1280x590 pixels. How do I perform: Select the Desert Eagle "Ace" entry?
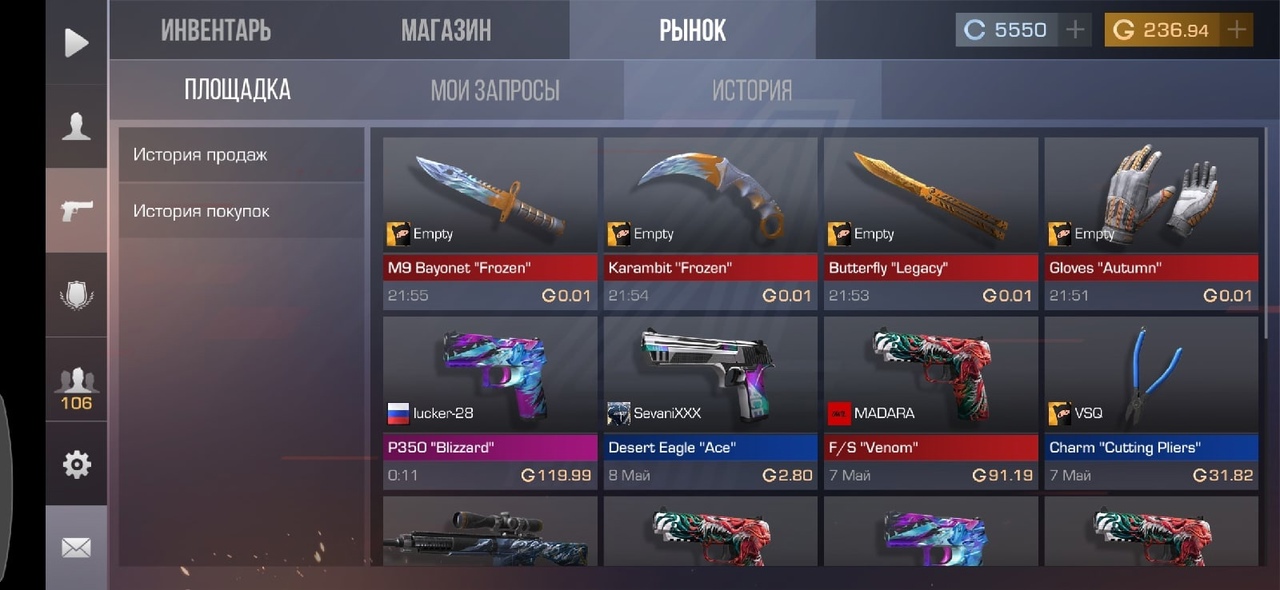710,402
